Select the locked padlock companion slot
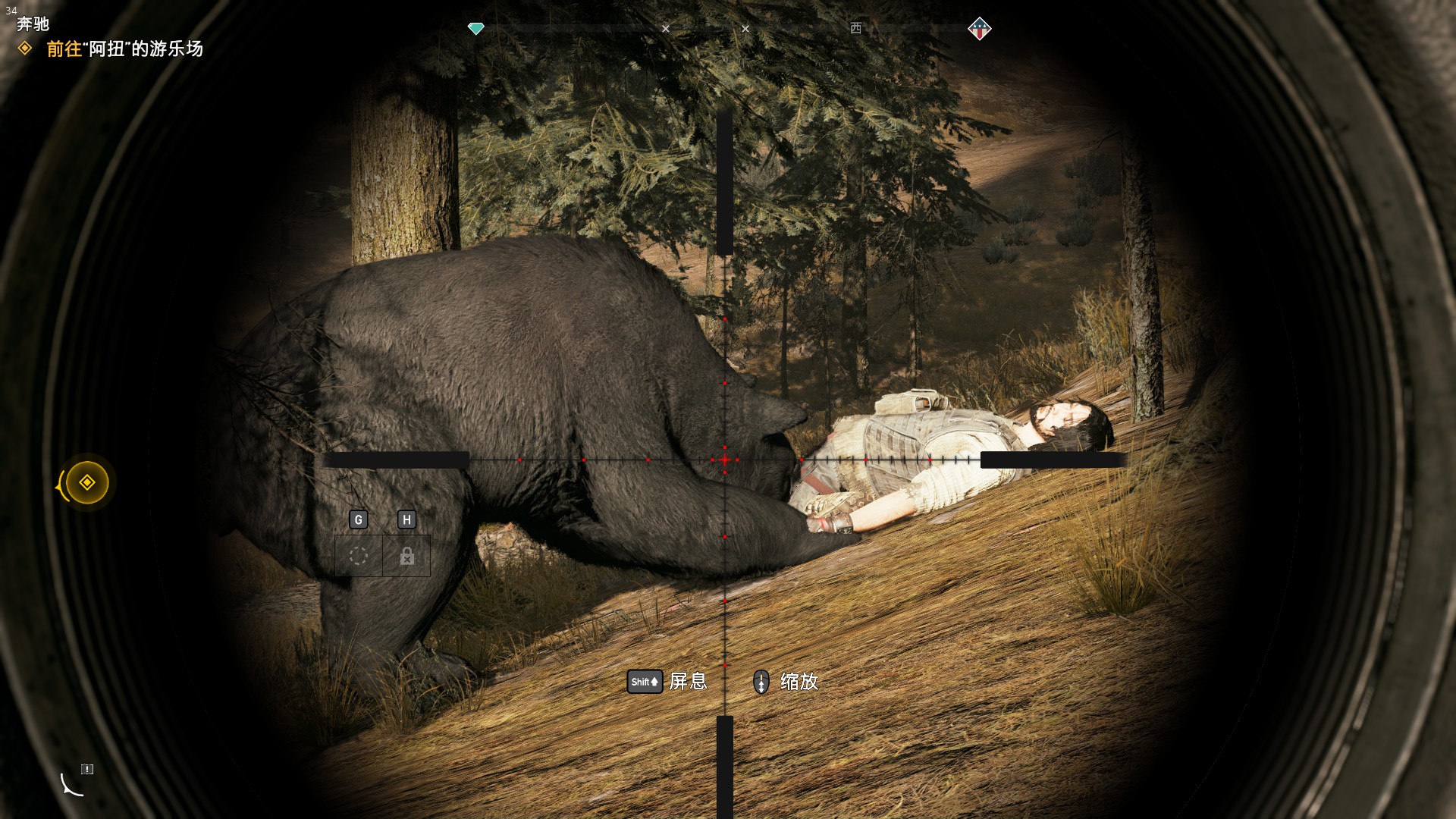Image resolution: width=1456 pixels, height=819 pixels. [406, 556]
